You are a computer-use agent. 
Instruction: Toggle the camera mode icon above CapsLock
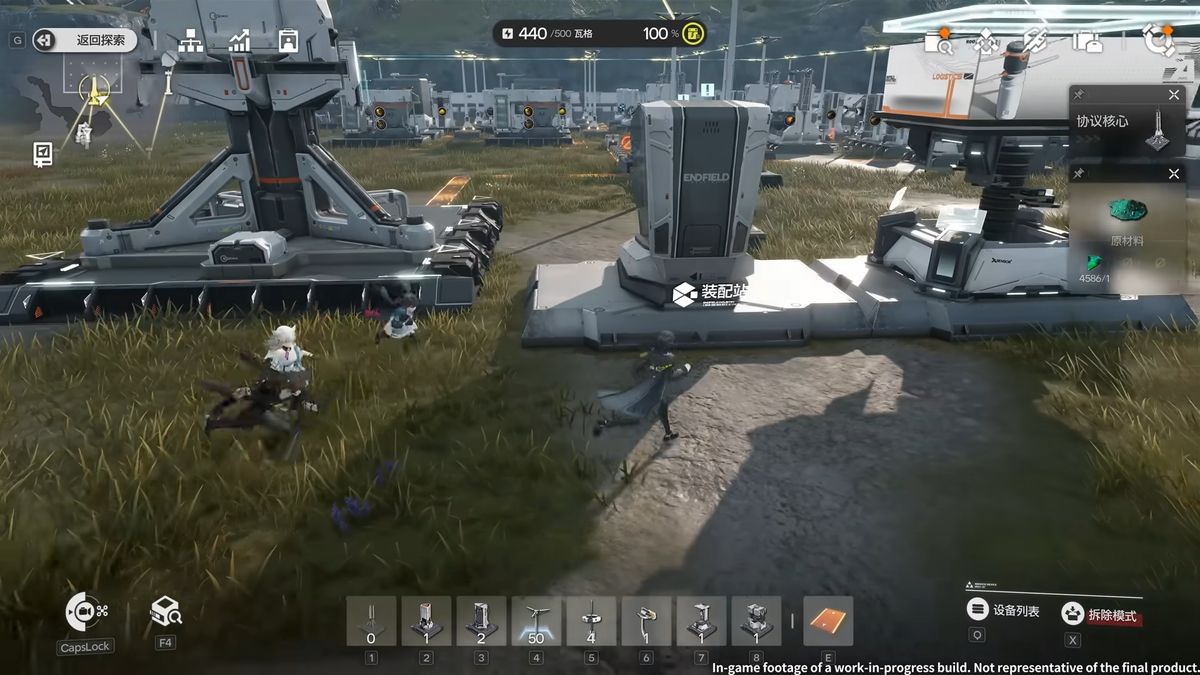pos(85,611)
